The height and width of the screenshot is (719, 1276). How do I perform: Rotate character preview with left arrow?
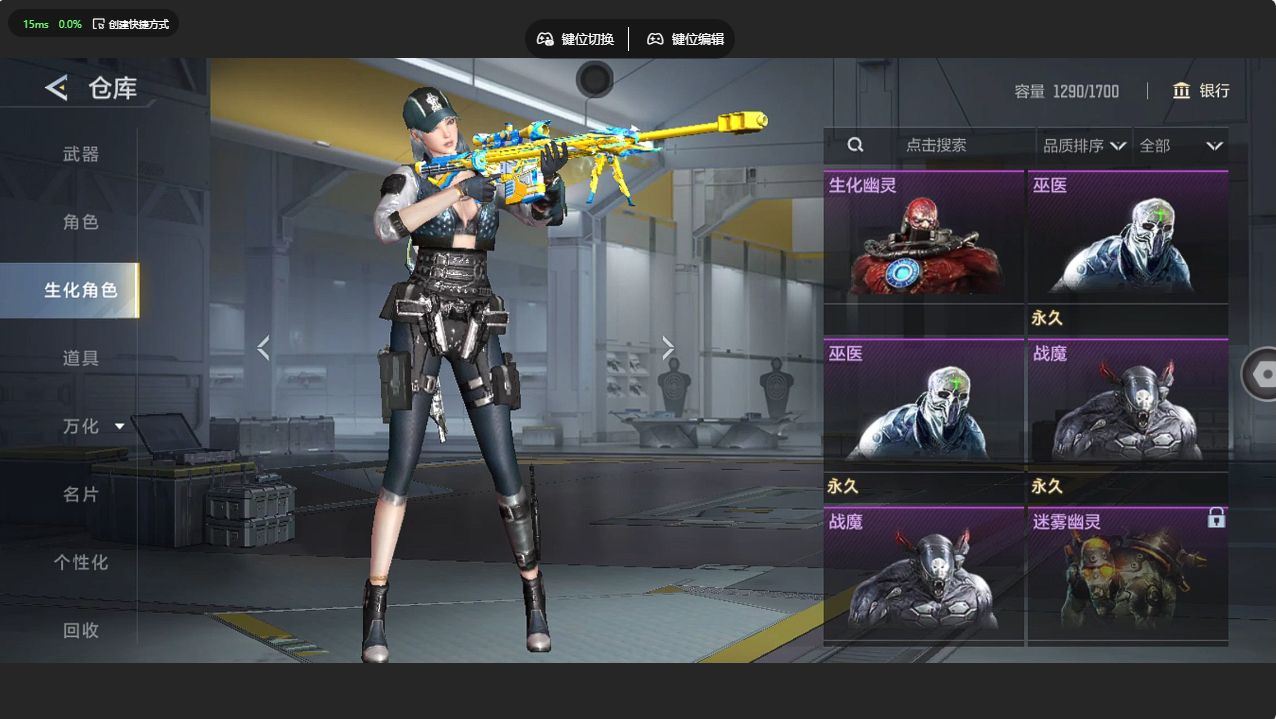[263, 348]
